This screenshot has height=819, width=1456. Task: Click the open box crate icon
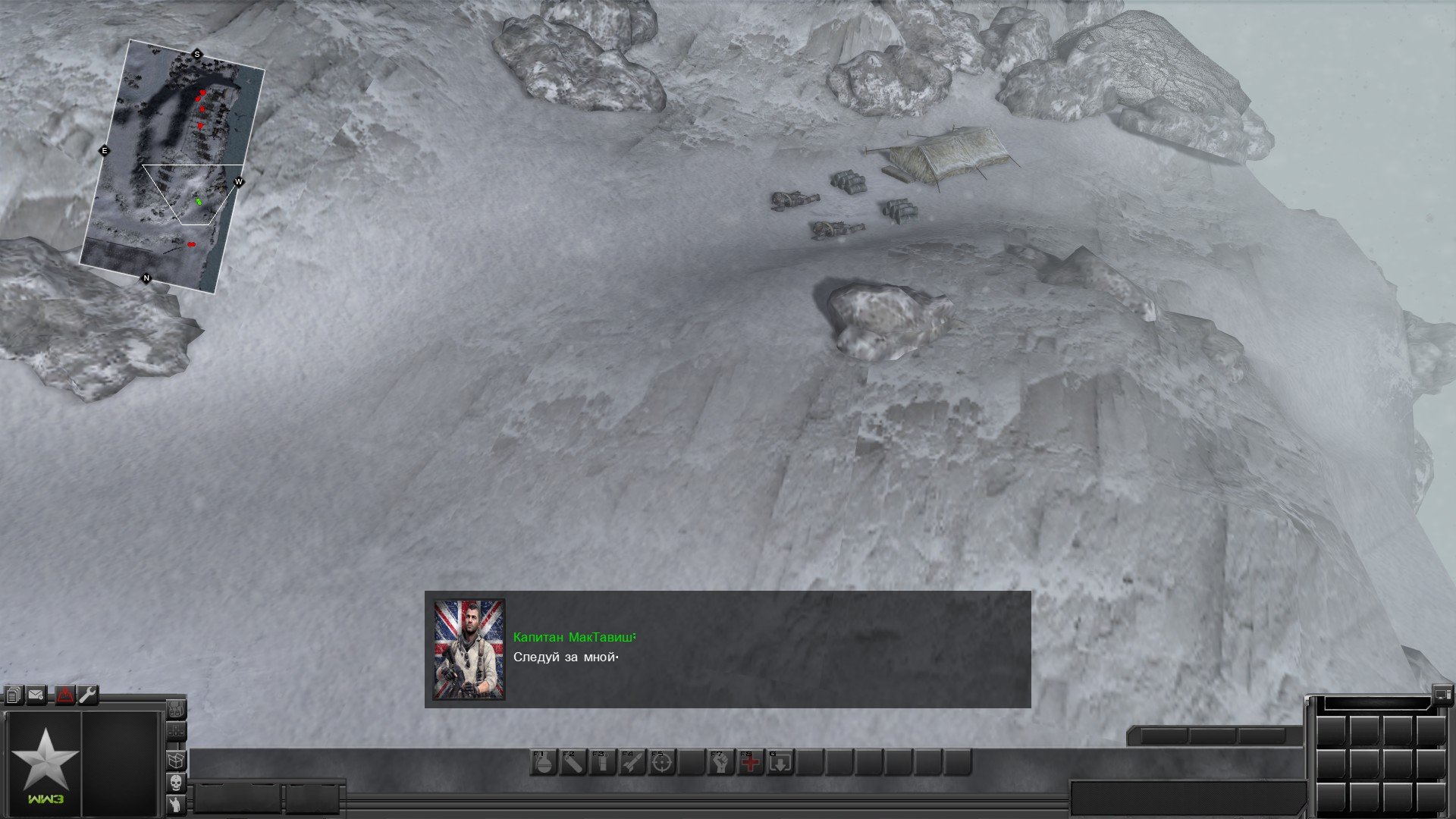click(x=176, y=758)
